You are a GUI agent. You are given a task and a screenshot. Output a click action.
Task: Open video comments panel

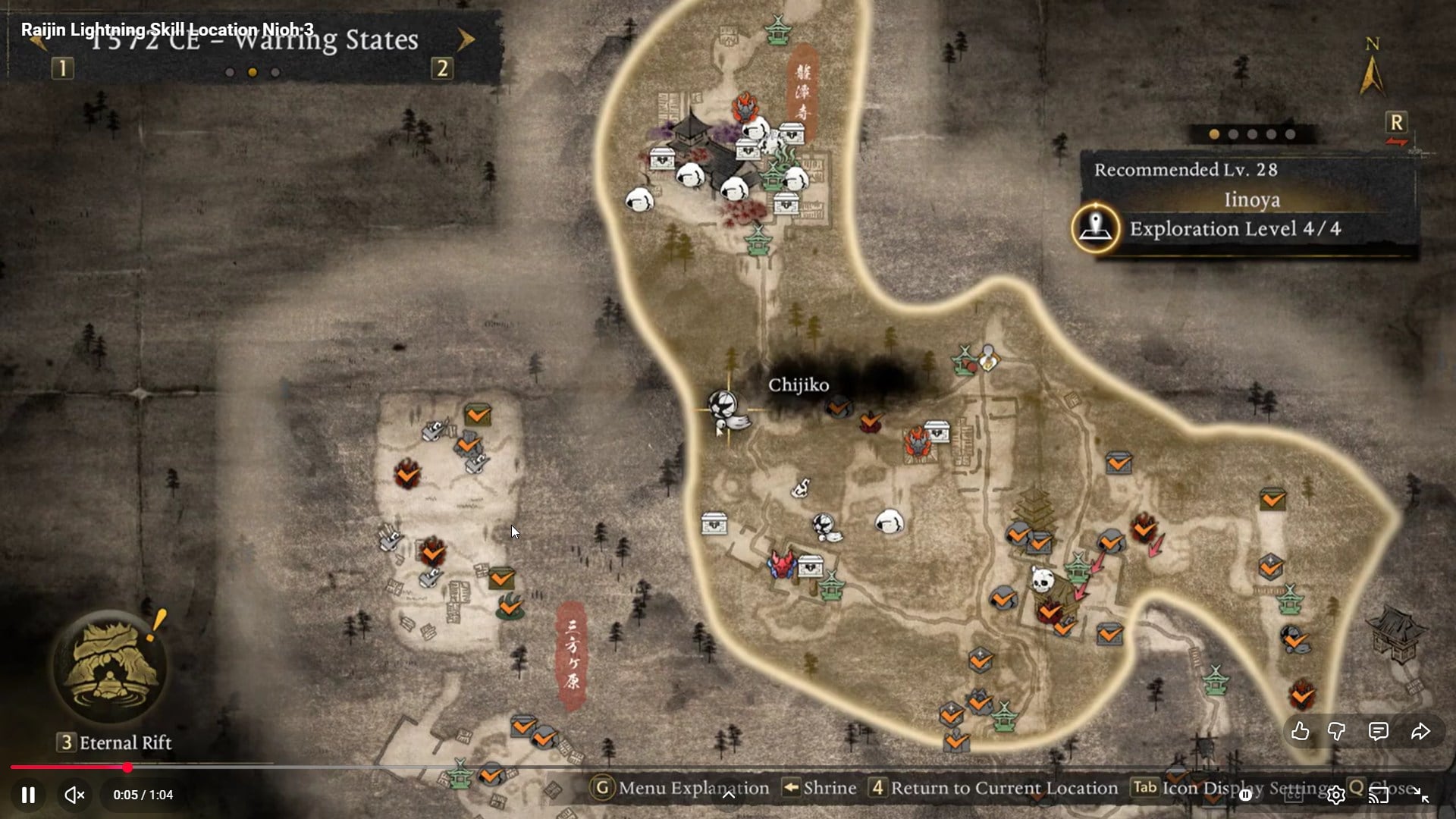[x=1378, y=731]
